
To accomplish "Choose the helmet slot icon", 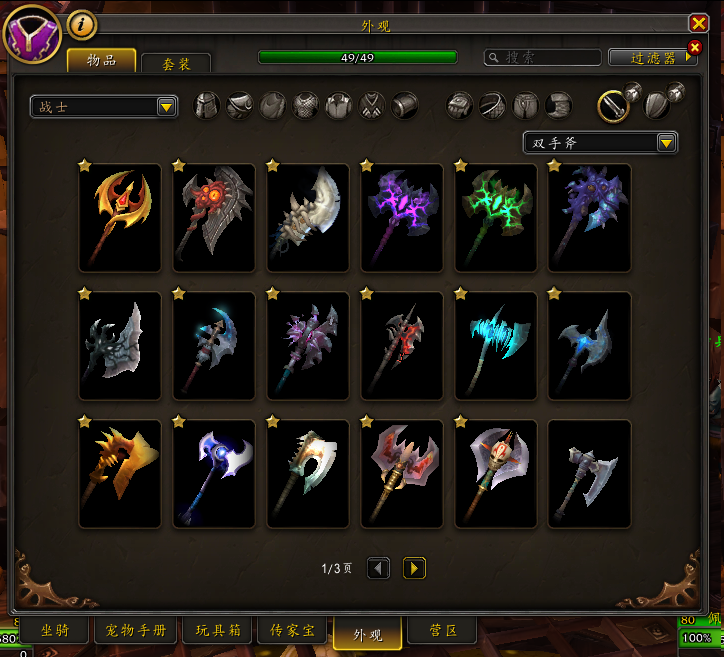I will point(206,105).
